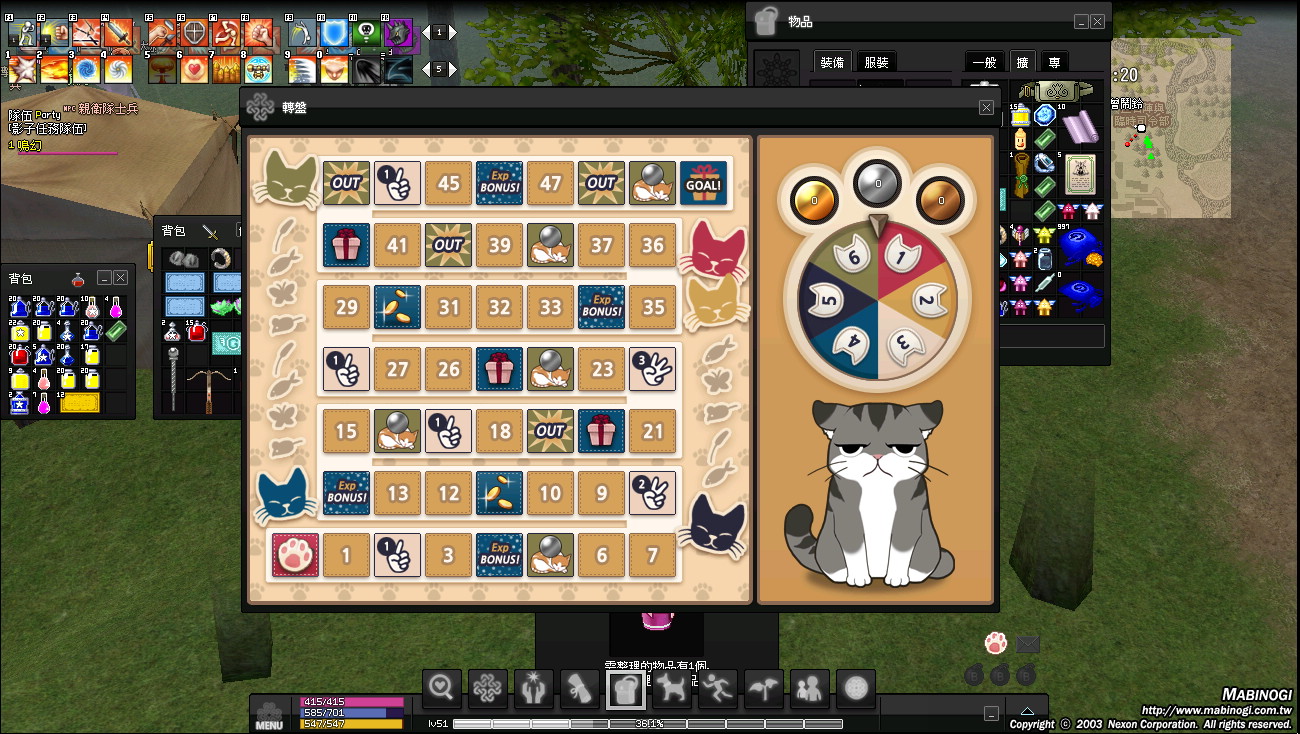Switch to the 裝備 equipment tab
The width and height of the screenshot is (1300, 734).
(x=832, y=62)
